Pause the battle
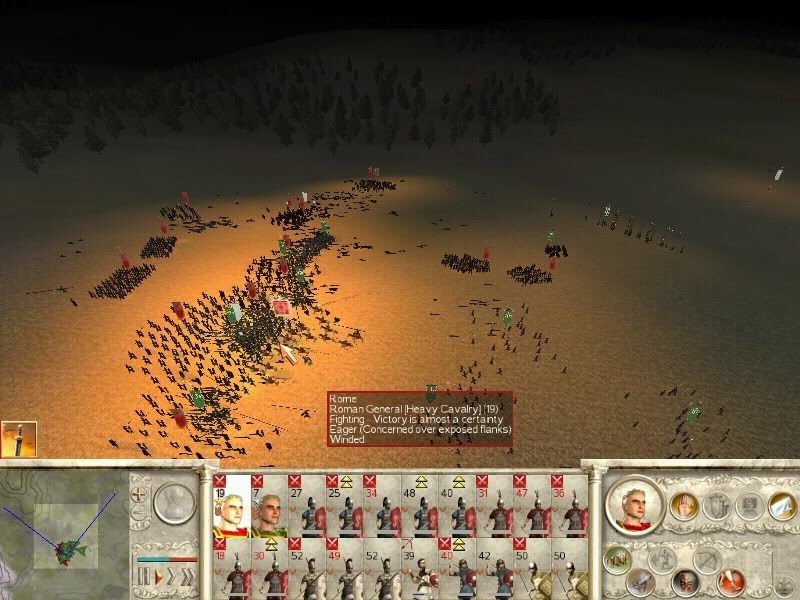This screenshot has width=800, height=600. 141,577
